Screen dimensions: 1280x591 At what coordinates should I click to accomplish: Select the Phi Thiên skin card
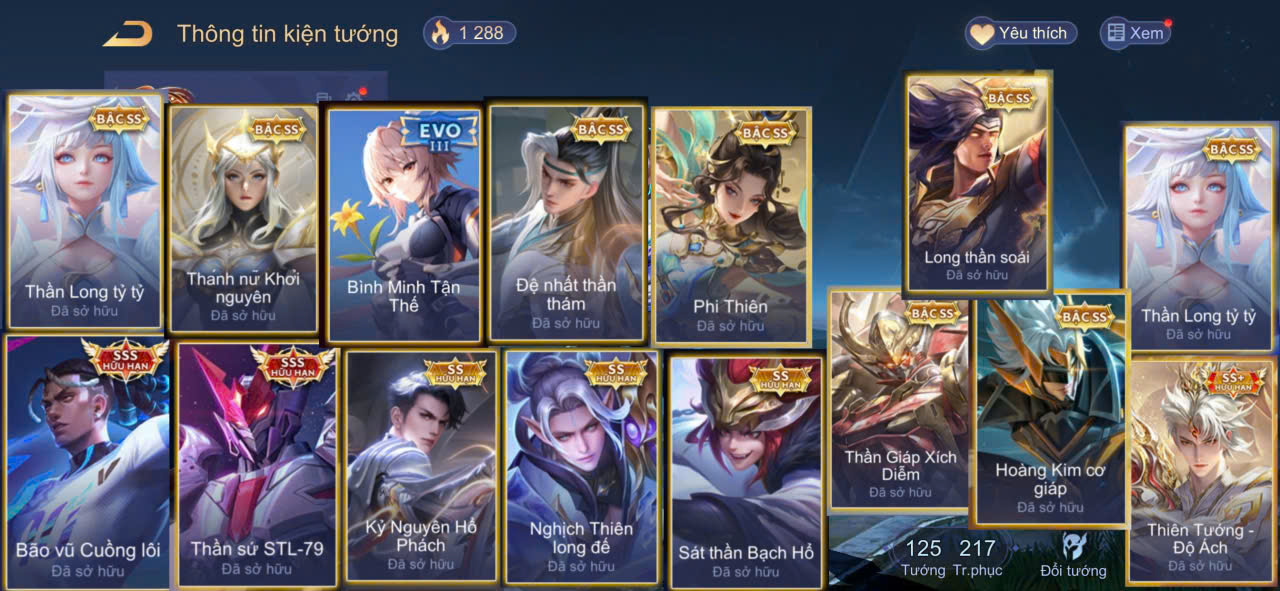click(731, 226)
